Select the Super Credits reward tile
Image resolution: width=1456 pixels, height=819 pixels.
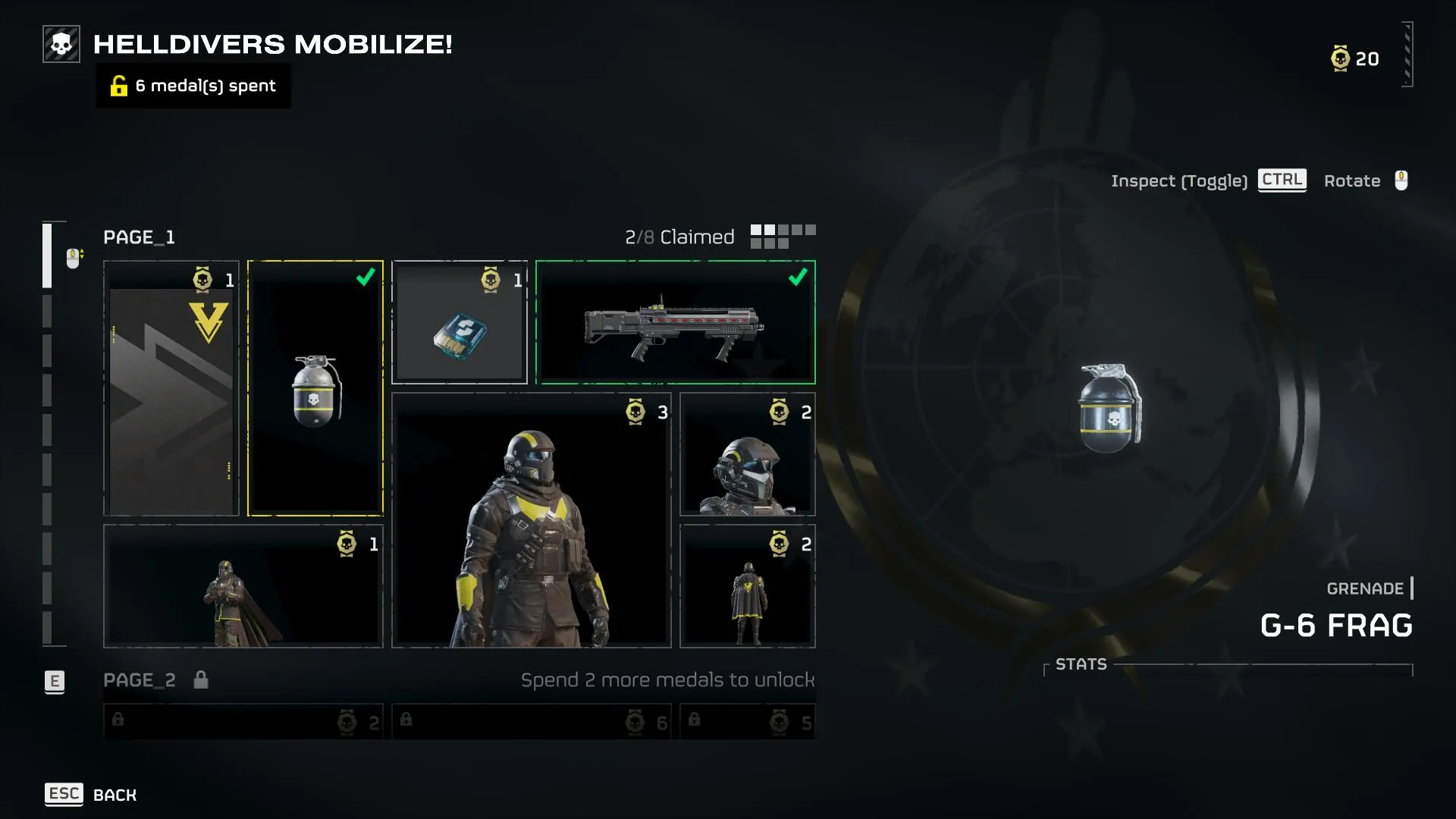460,322
